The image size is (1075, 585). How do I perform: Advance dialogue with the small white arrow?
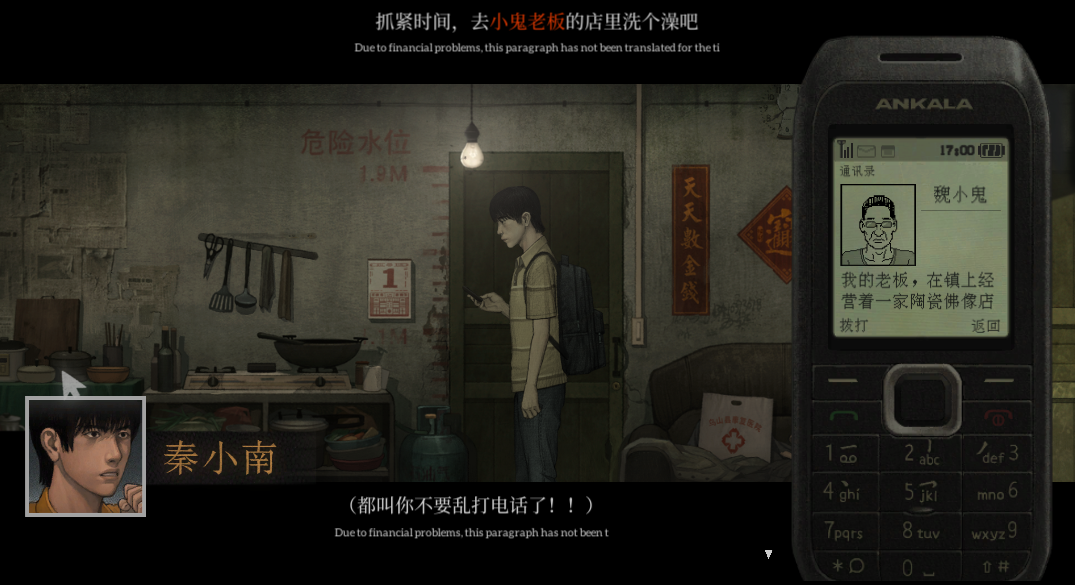click(768, 553)
